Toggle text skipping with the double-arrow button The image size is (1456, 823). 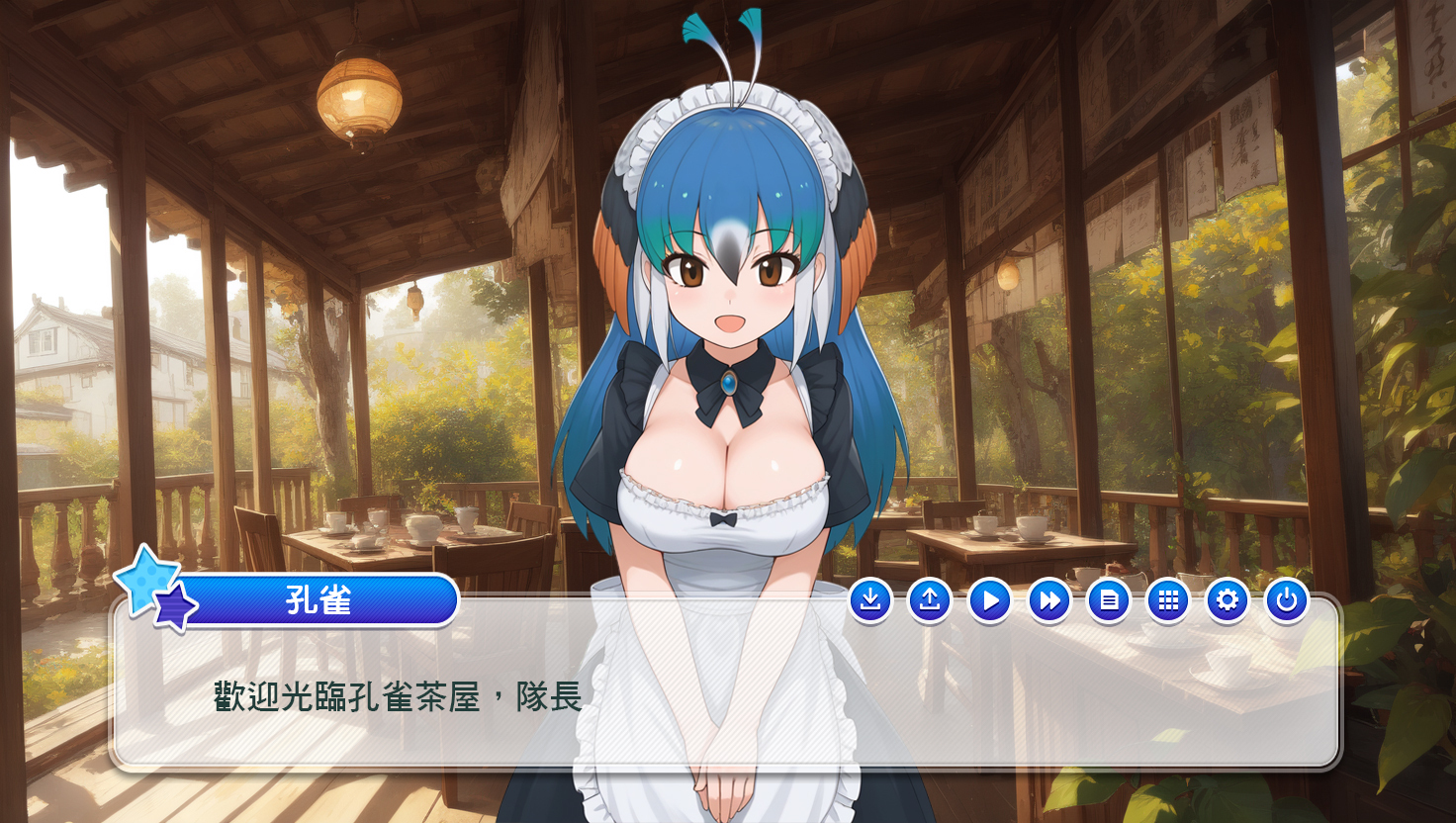point(1048,599)
